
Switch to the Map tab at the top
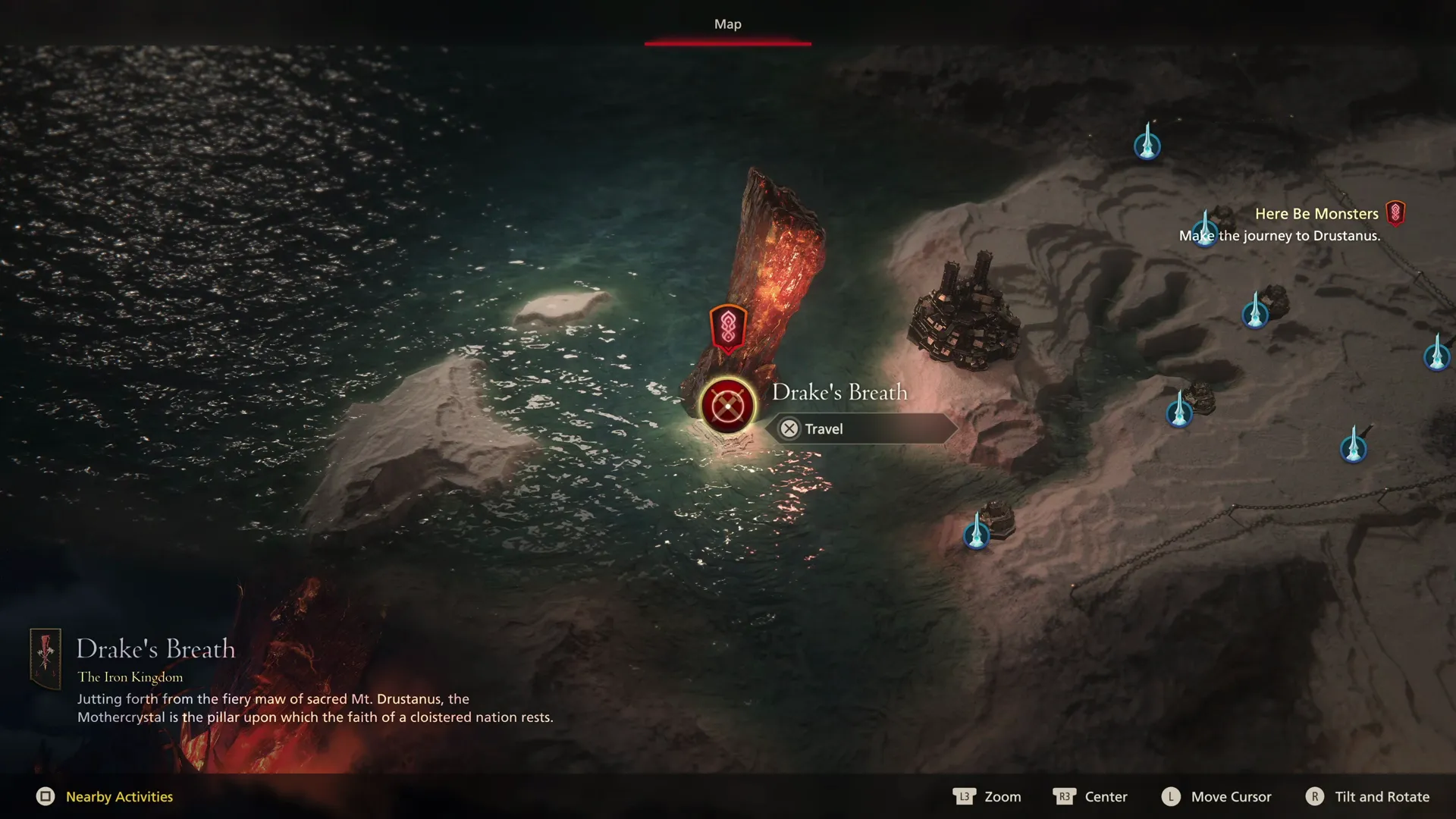(727, 24)
